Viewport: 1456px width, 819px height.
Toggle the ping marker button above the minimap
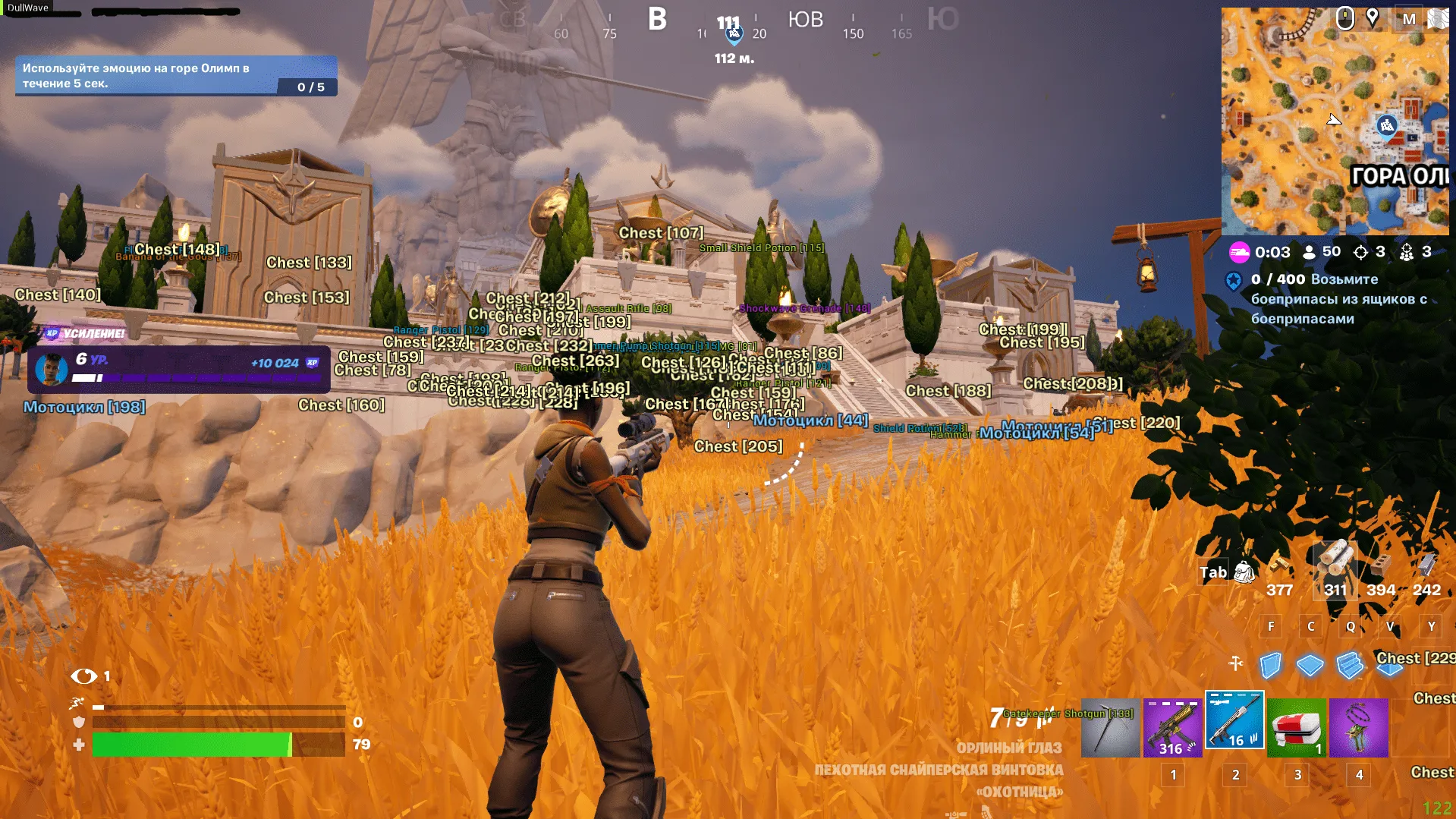[x=1372, y=17]
